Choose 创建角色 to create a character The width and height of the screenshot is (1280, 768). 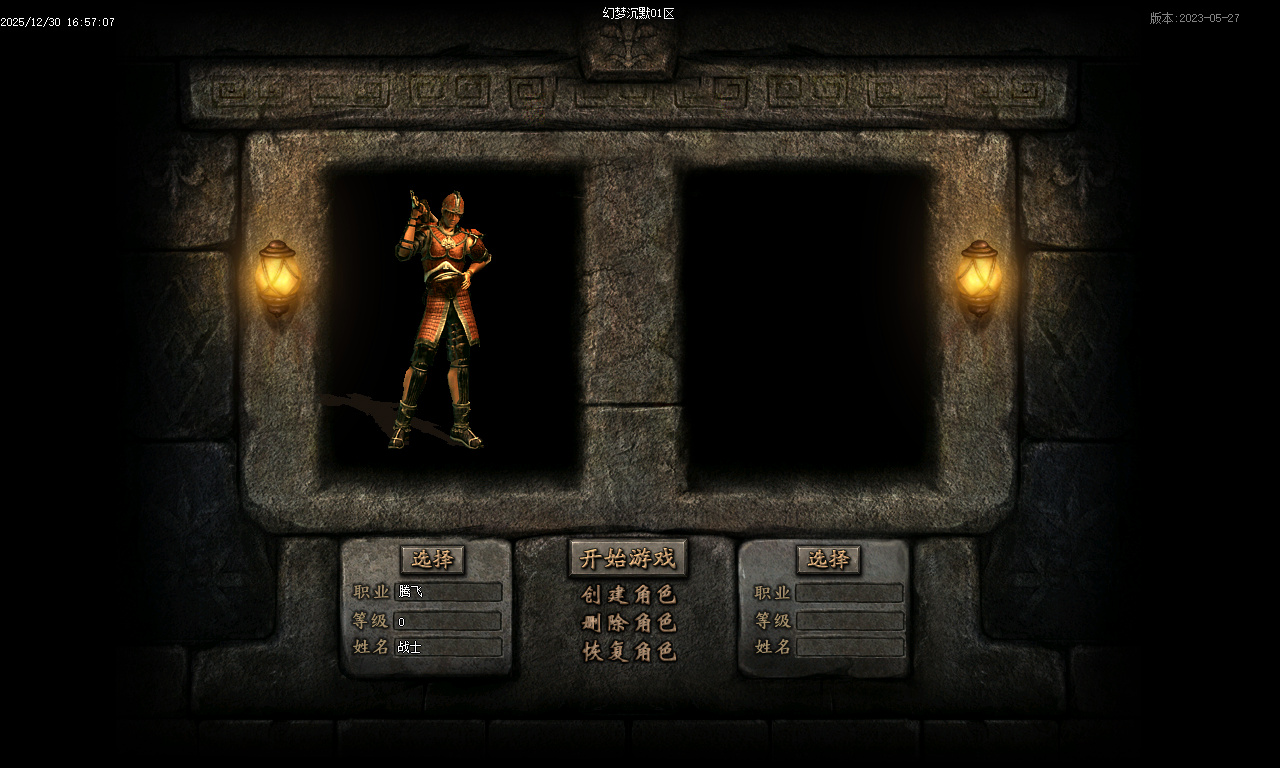pyautogui.click(x=629, y=595)
